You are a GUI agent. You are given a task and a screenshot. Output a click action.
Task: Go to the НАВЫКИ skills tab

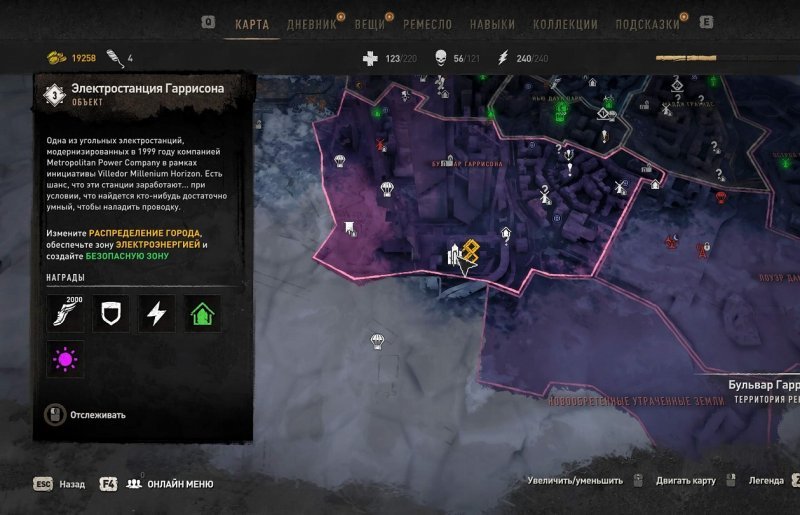tap(491, 24)
